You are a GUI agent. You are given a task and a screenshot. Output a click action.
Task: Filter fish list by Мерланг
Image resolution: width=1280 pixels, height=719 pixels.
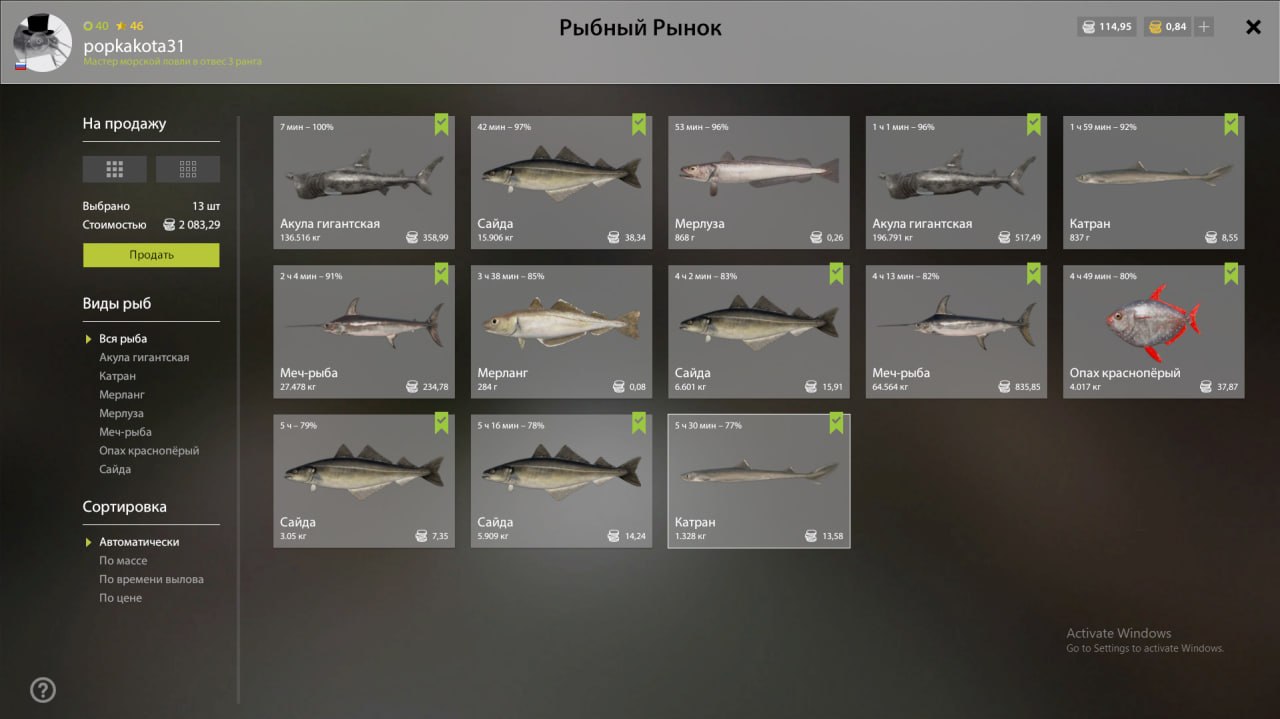point(121,395)
